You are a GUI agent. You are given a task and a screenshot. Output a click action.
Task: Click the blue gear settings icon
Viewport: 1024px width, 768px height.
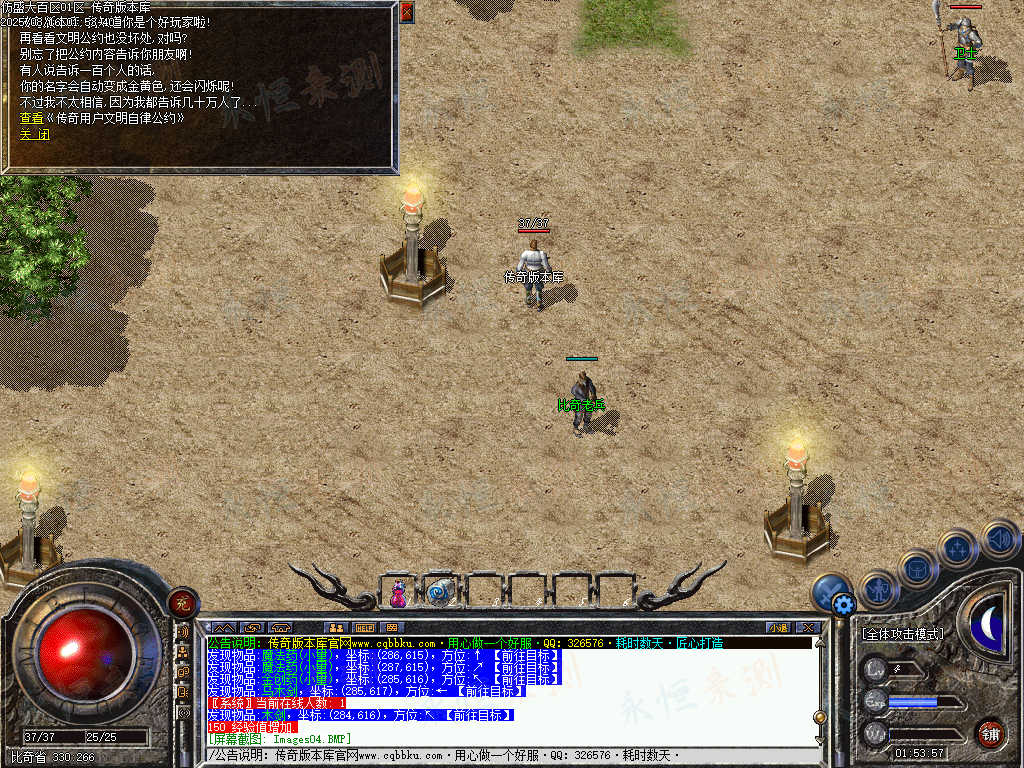844,604
